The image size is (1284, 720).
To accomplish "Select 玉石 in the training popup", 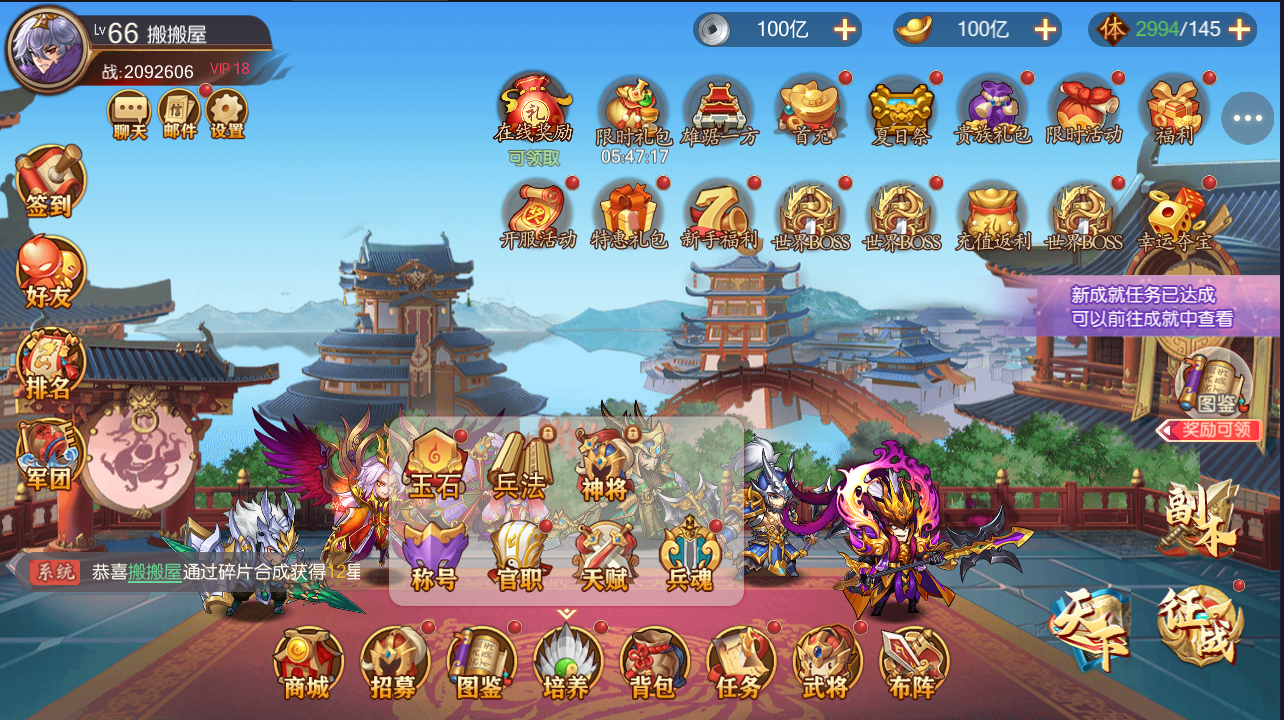I will [x=435, y=465].
